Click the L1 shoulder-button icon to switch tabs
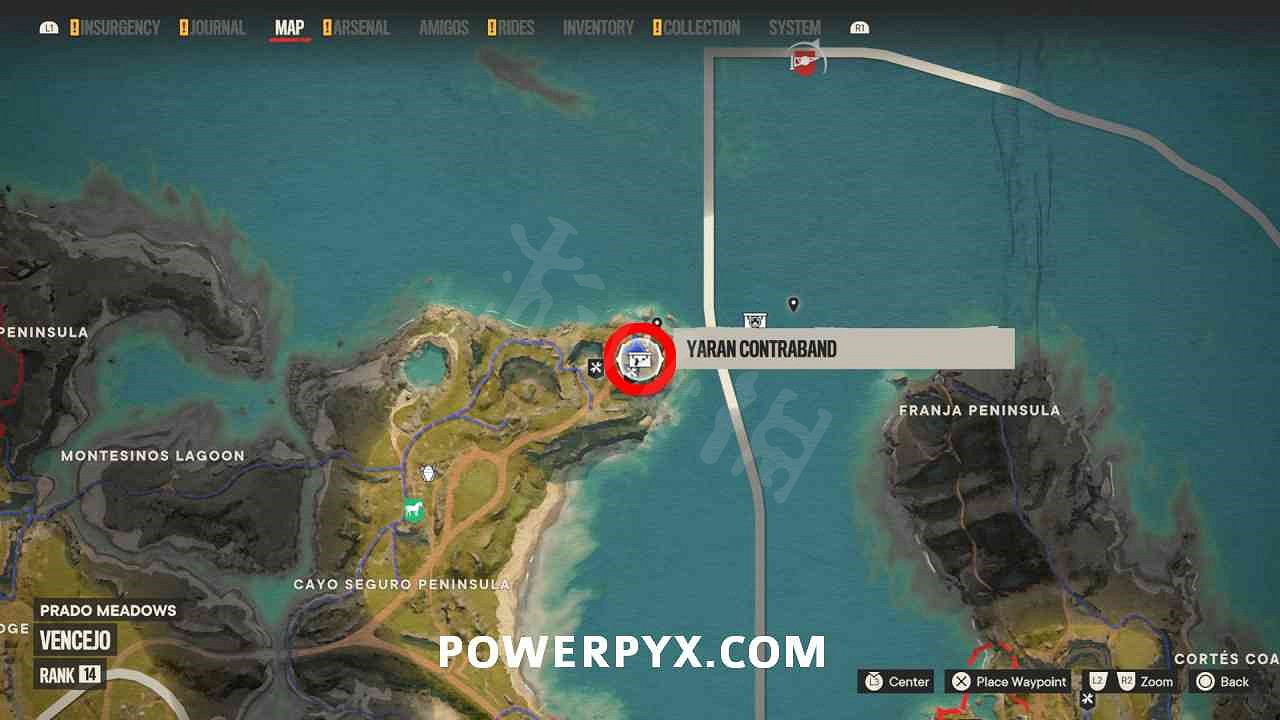 (49, 27)
